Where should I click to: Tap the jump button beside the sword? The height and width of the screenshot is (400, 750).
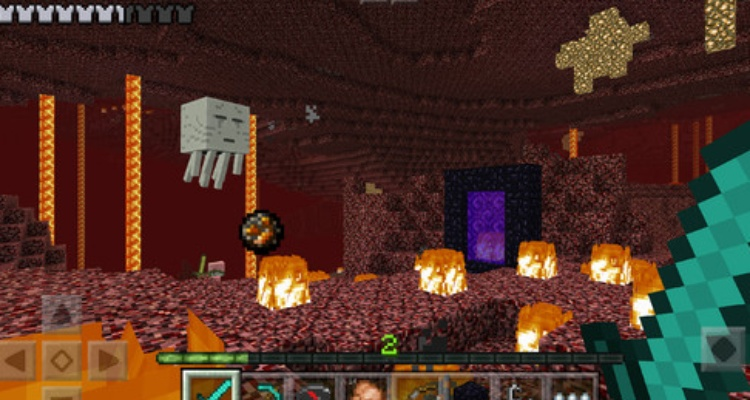(722, 350)
